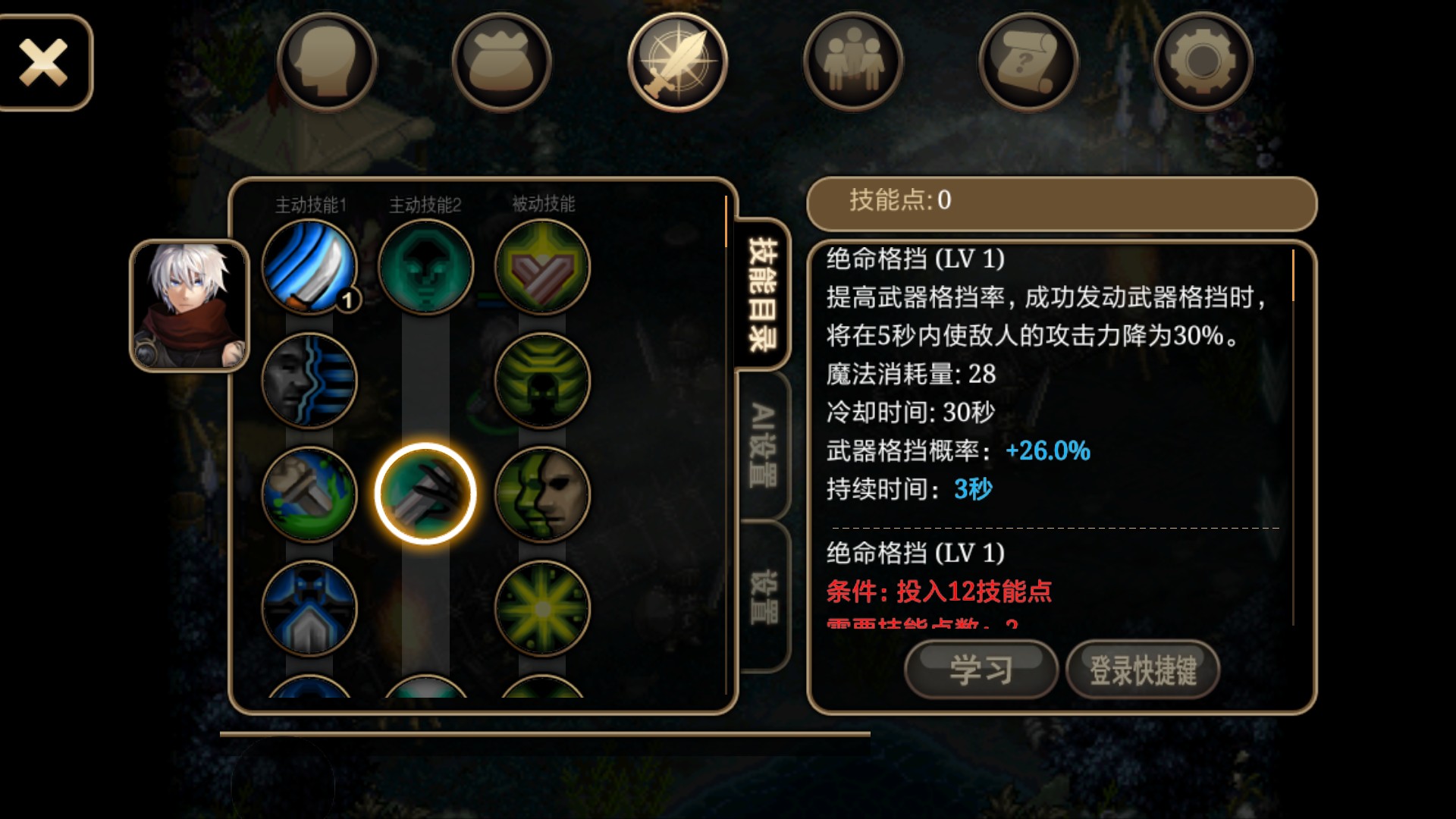The height and width of the screenshot is (819, 1456).
Task: Open the character head profile menu
Action: (327, 62)
